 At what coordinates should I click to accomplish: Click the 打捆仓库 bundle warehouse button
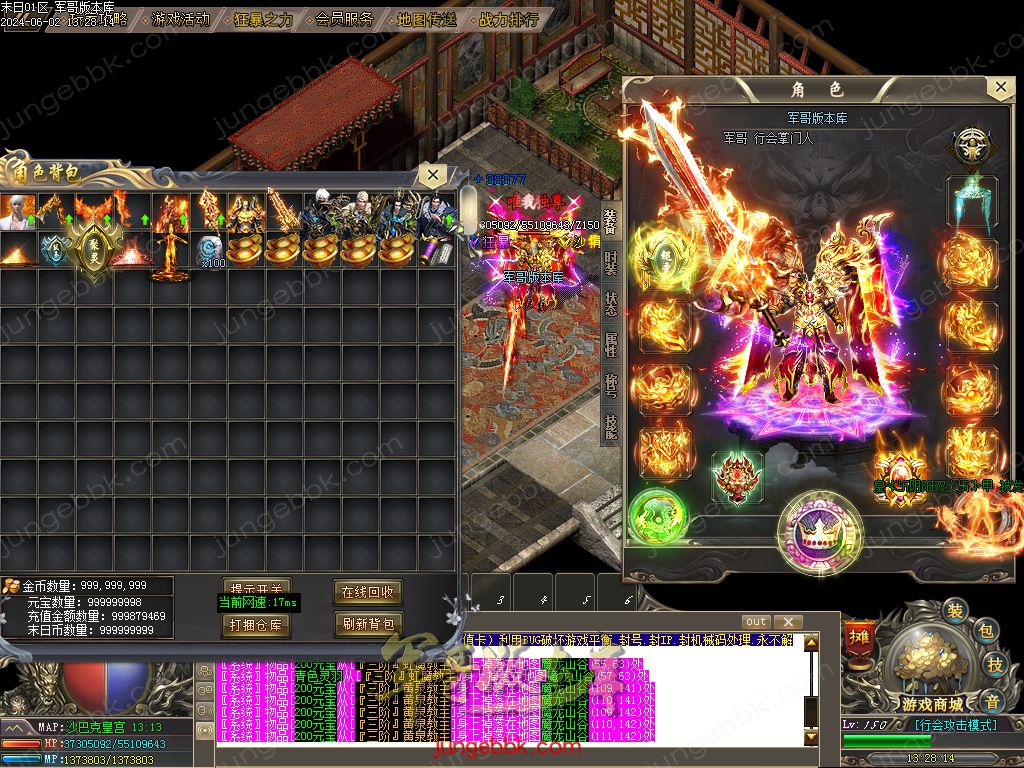[x=257, y=625]
